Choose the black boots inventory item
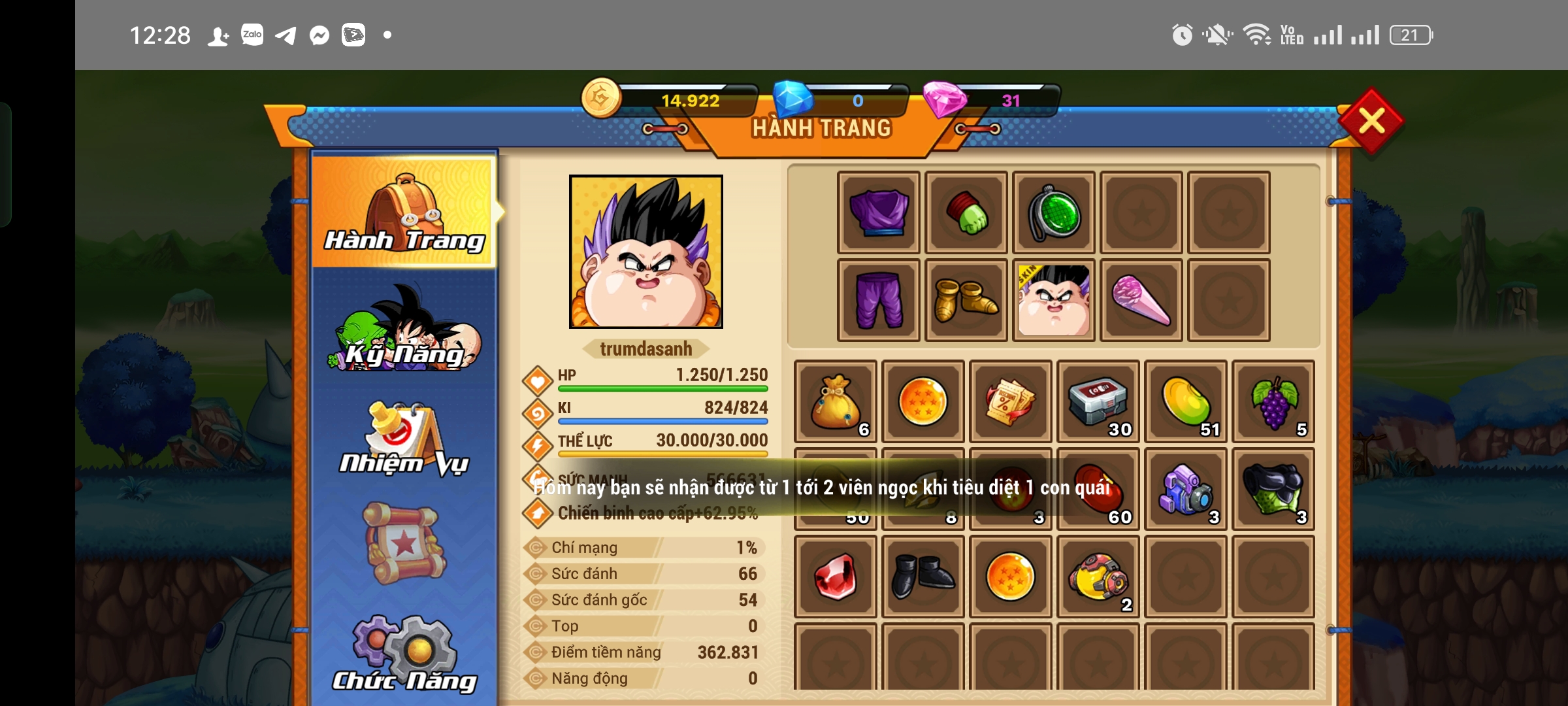1568x706 pixels. (x=923, y=577)
